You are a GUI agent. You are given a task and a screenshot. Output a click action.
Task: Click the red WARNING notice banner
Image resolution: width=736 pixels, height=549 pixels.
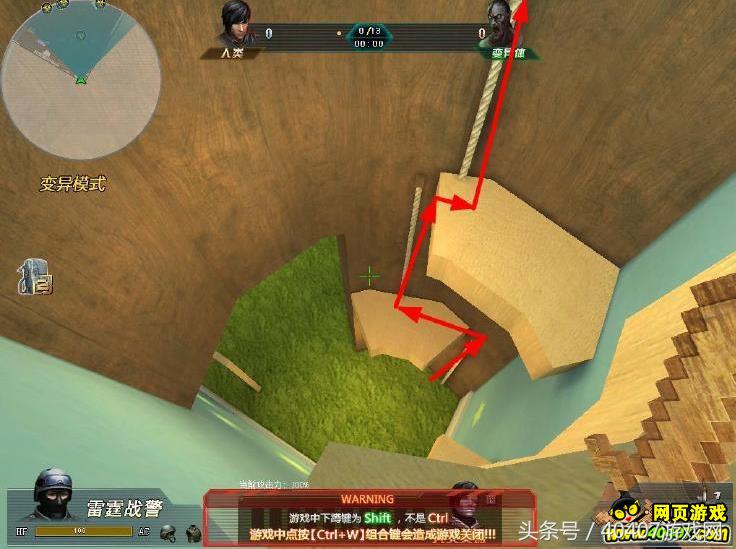pyautogui.click(x=369, y=517)
